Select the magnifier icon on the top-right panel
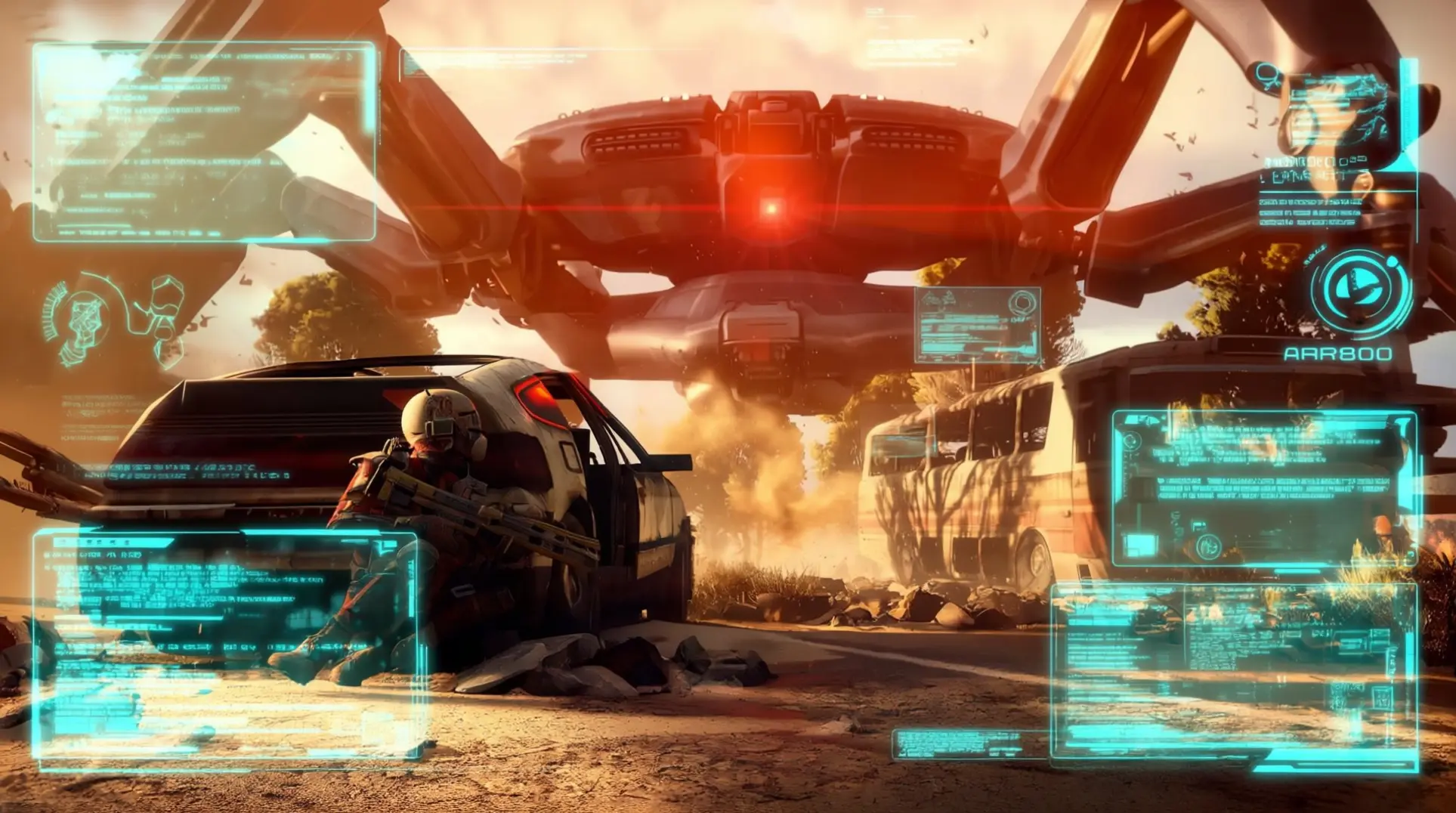The height and width of the screenshot is (813, 1456). (x=1267, y=75)
